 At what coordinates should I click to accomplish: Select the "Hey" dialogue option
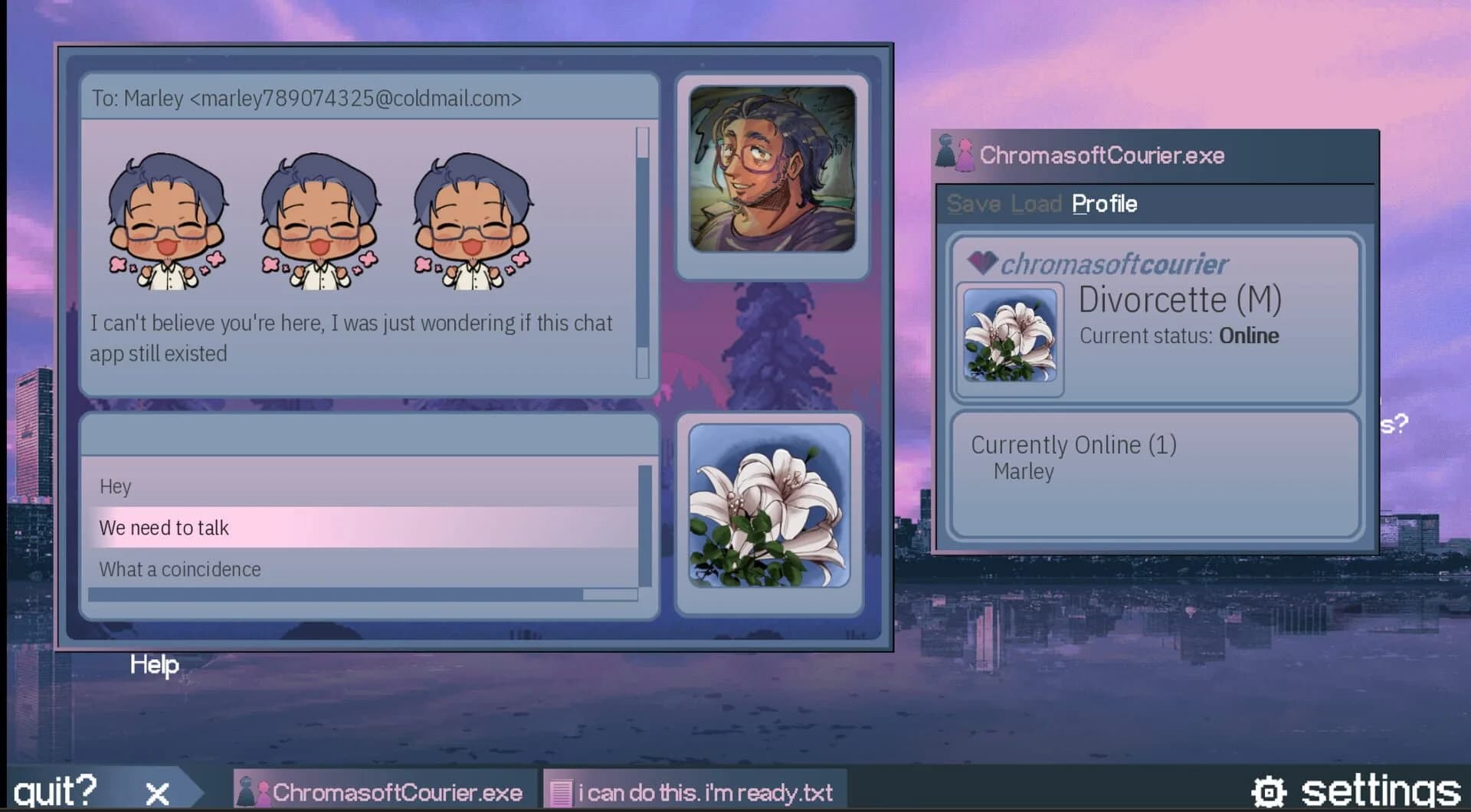[115, 486]
